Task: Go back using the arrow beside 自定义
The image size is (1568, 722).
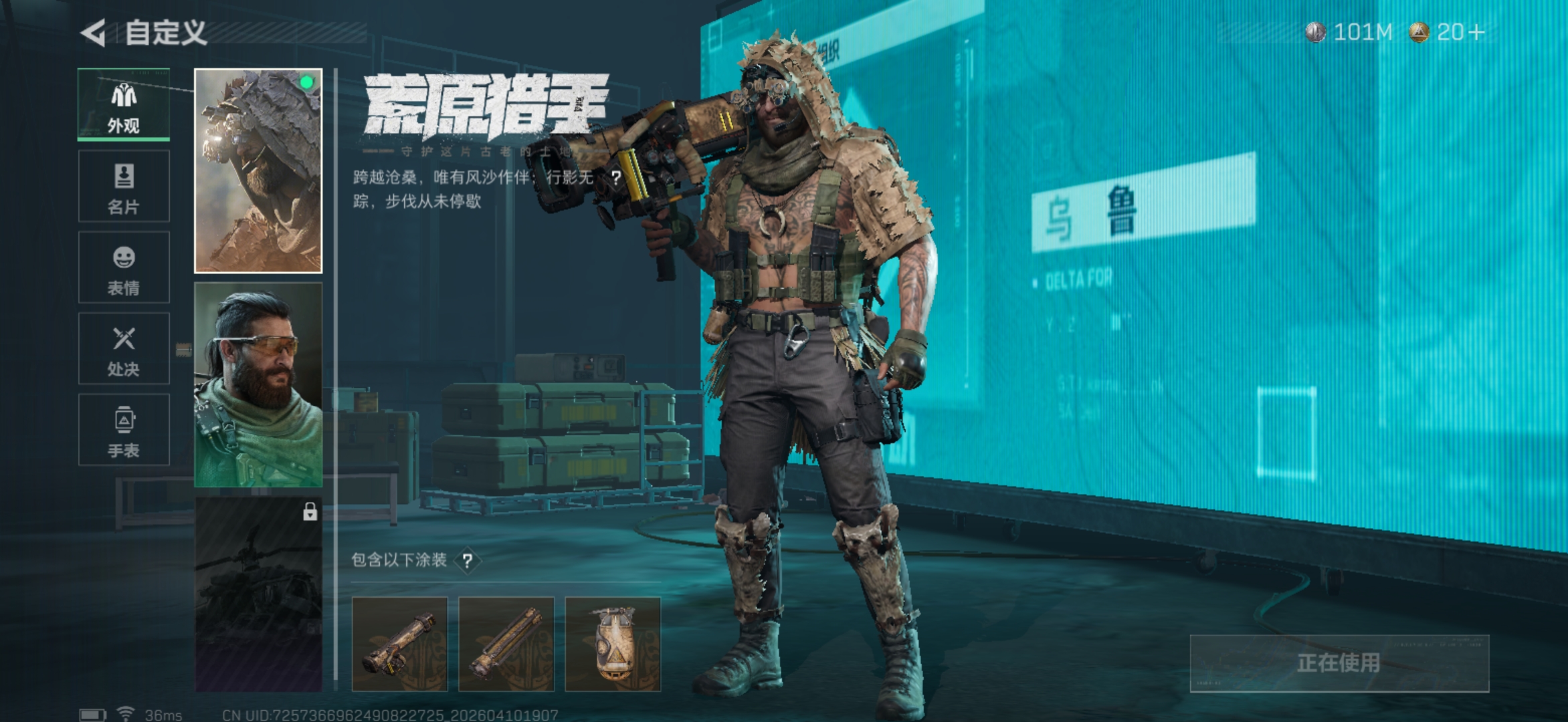Action: [x=94, y=33]
